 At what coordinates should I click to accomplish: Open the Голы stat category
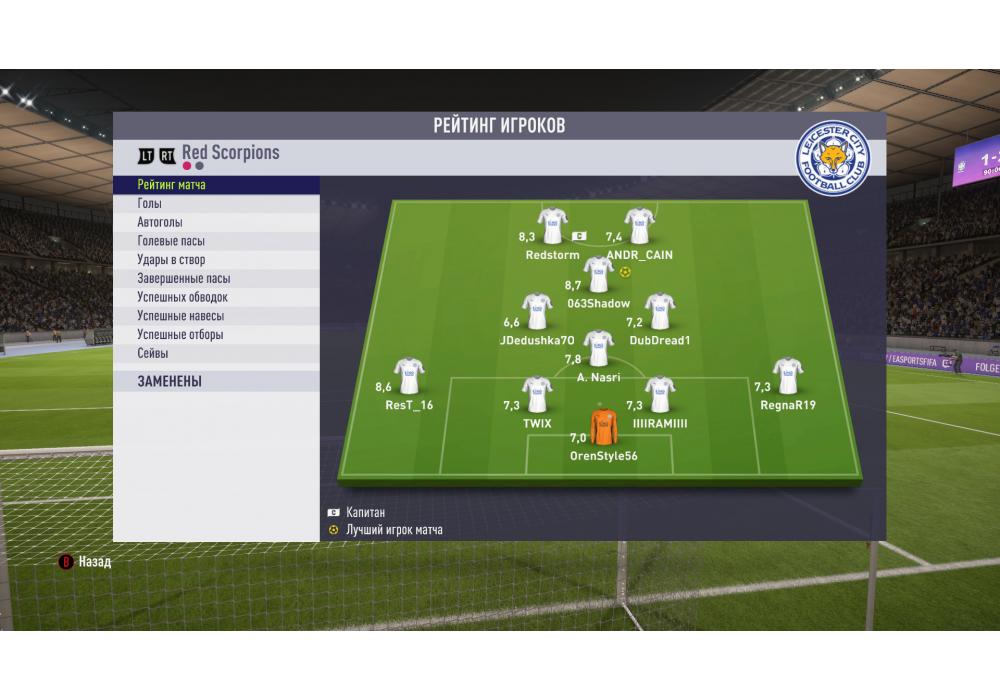tap(216, 204)
